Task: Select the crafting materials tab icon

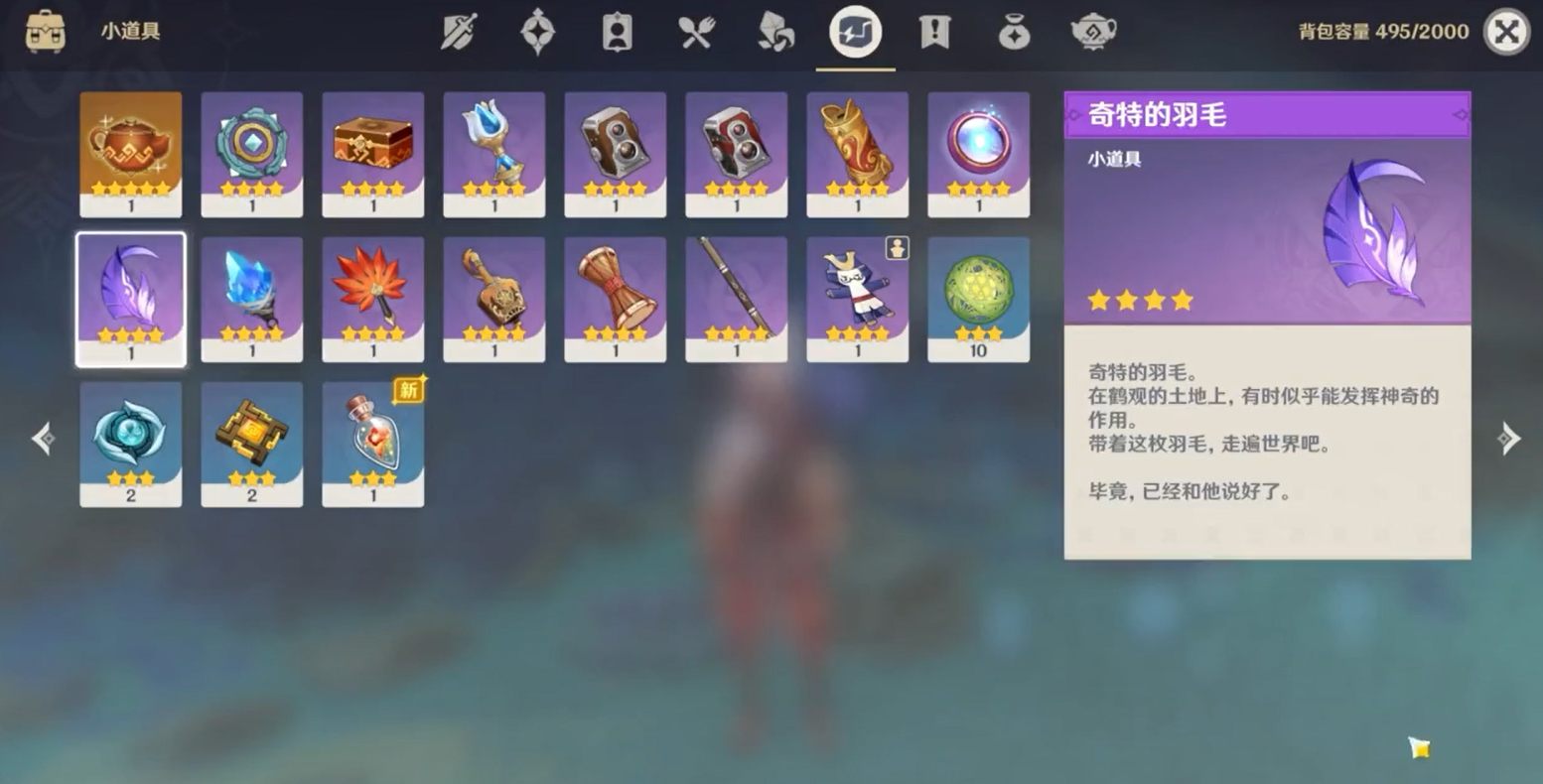Action: pos(775,31)
